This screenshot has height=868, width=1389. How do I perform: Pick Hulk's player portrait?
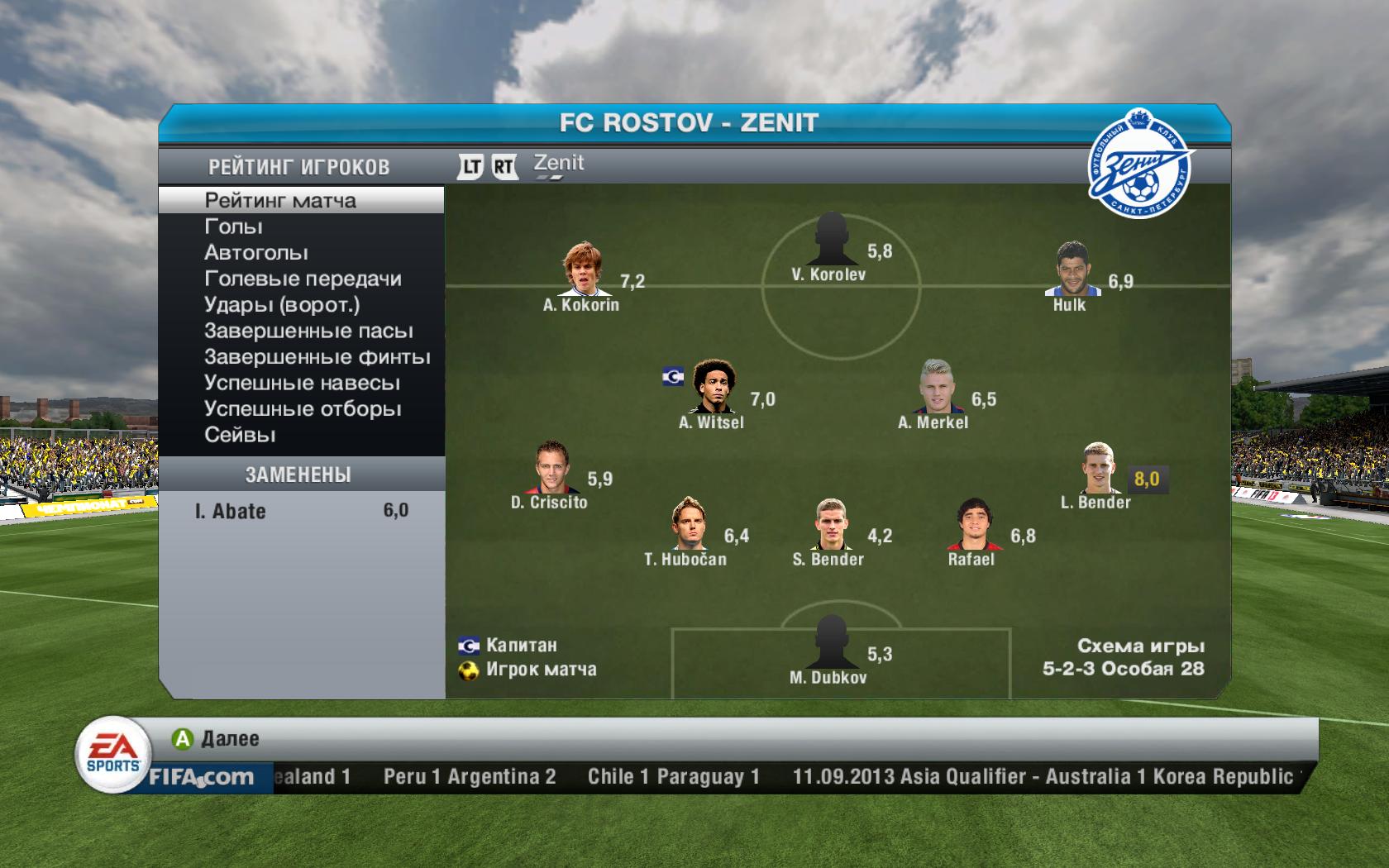[1072, 269]
